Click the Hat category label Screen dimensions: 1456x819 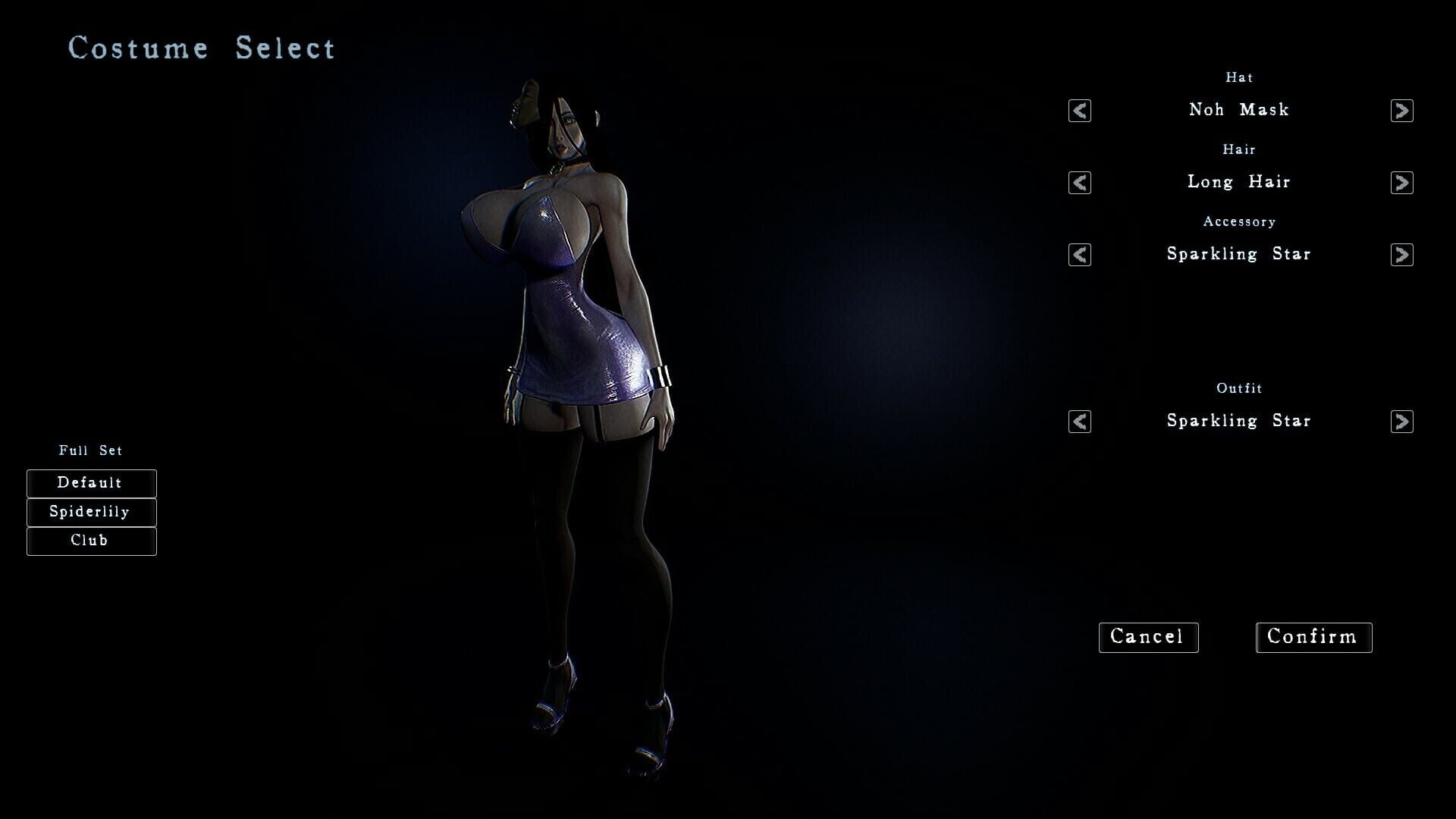(x=1239, y=77)
